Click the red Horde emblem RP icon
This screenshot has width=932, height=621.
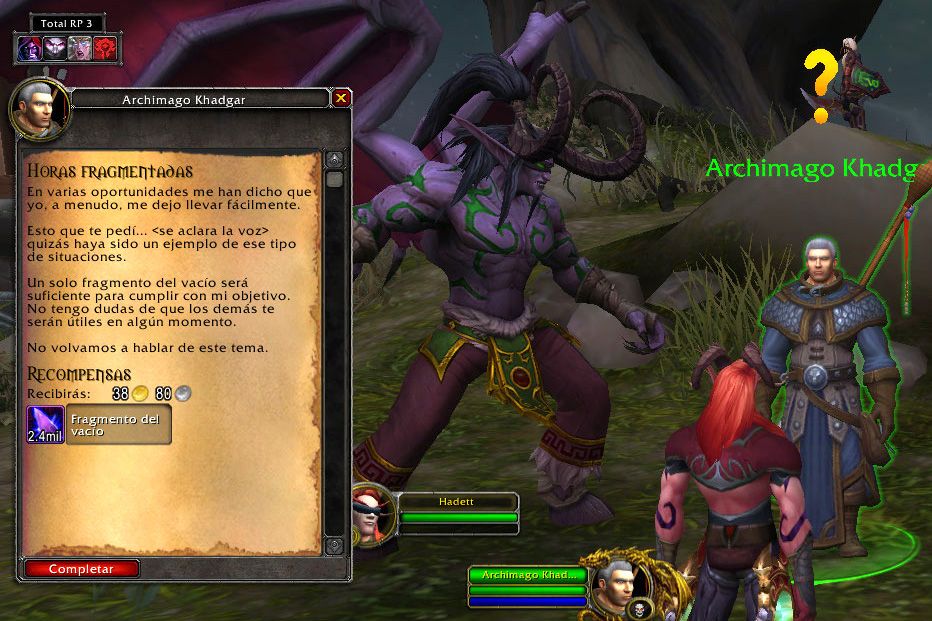pyautogui.click(x=105, y=48)
